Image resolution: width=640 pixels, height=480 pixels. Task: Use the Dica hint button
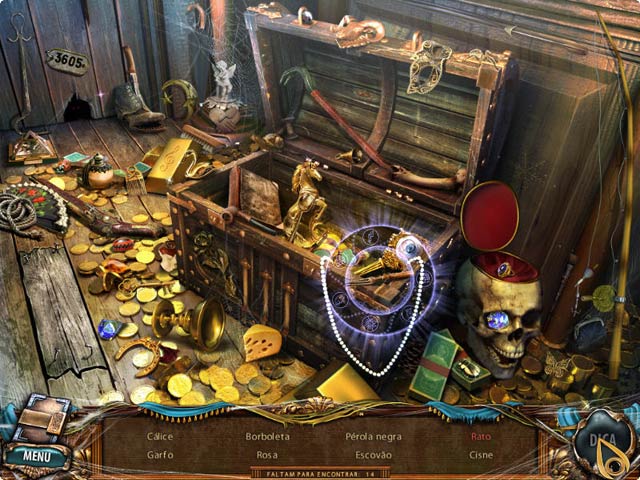pos(603,442)
